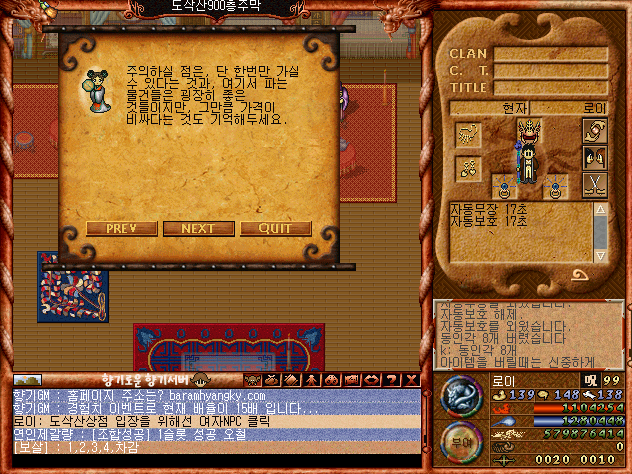Click the round 부여 button

[461, 441]
